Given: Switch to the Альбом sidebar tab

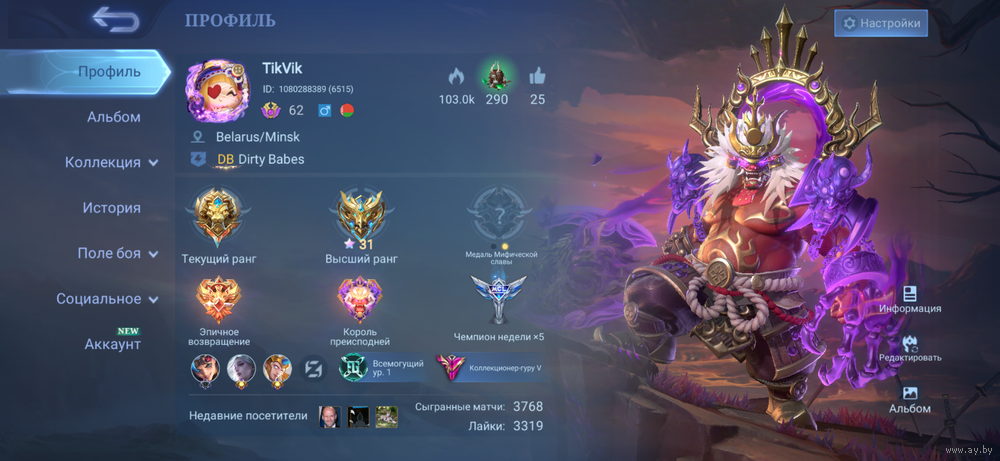Looking at the screenshot, I should click(x=113, y=117).
